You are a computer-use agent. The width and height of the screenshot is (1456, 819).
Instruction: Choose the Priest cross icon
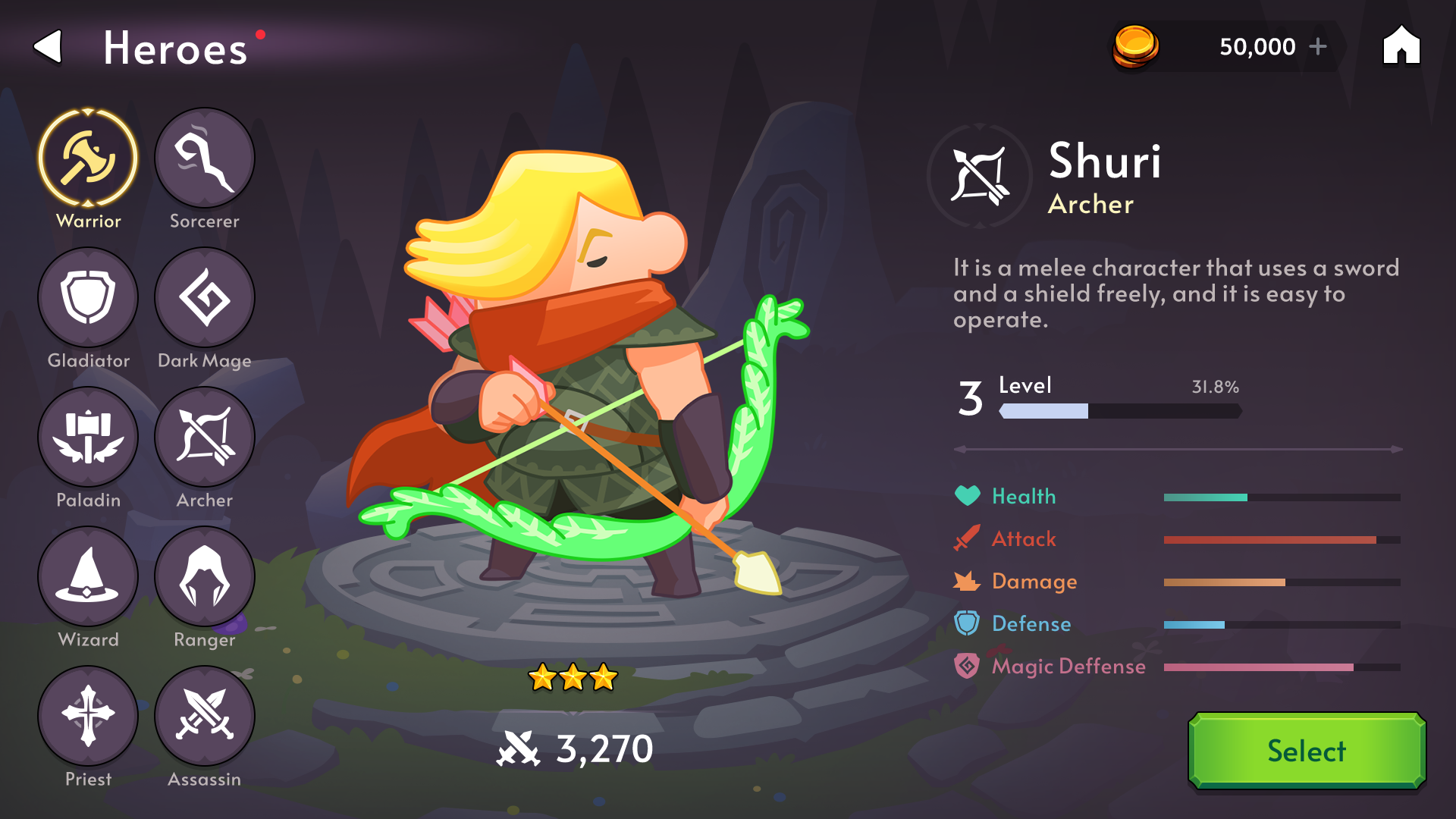[88, 716]
